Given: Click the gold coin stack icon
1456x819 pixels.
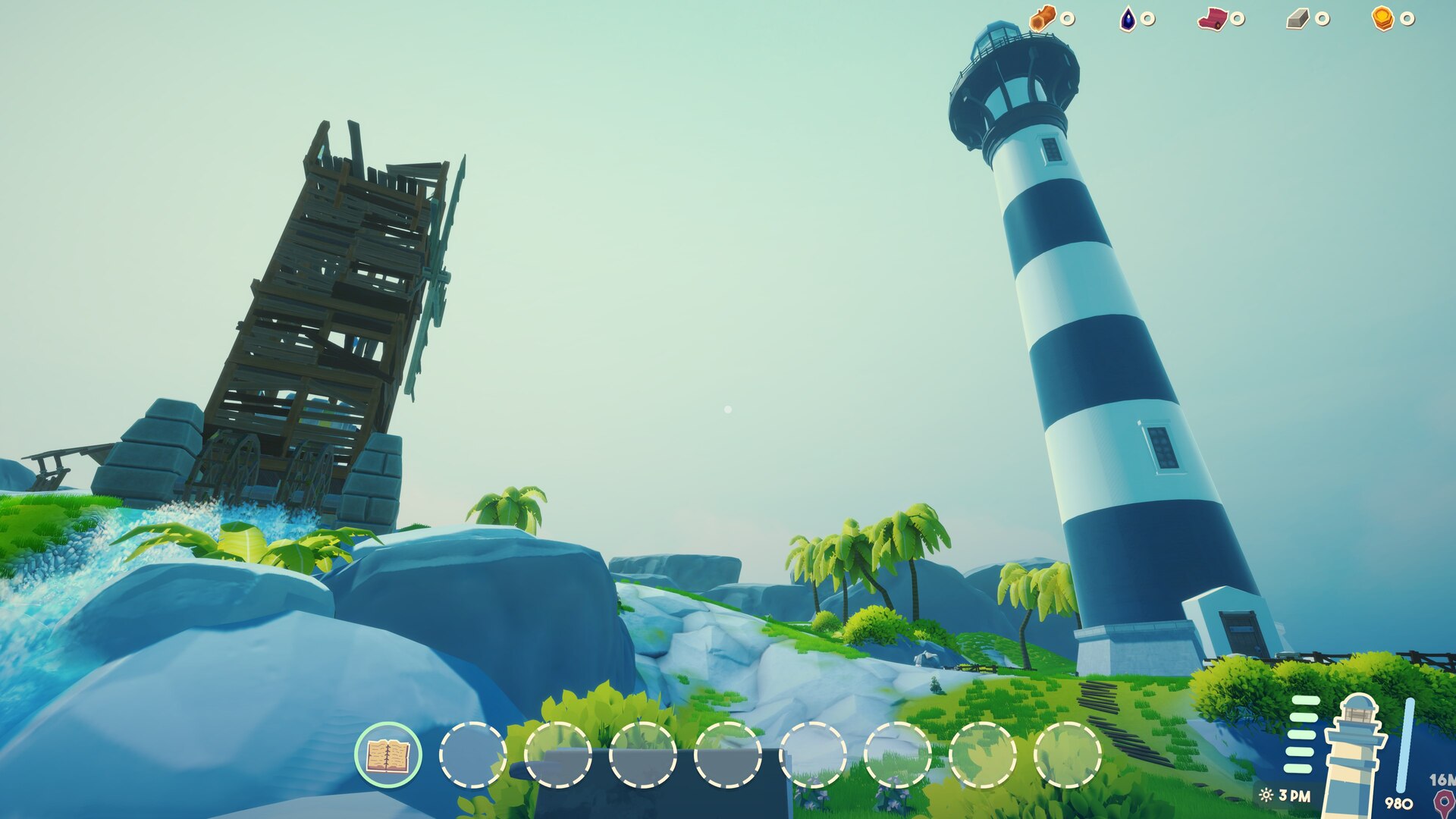Looking at the screenshot, I should tap(1382, 19).
